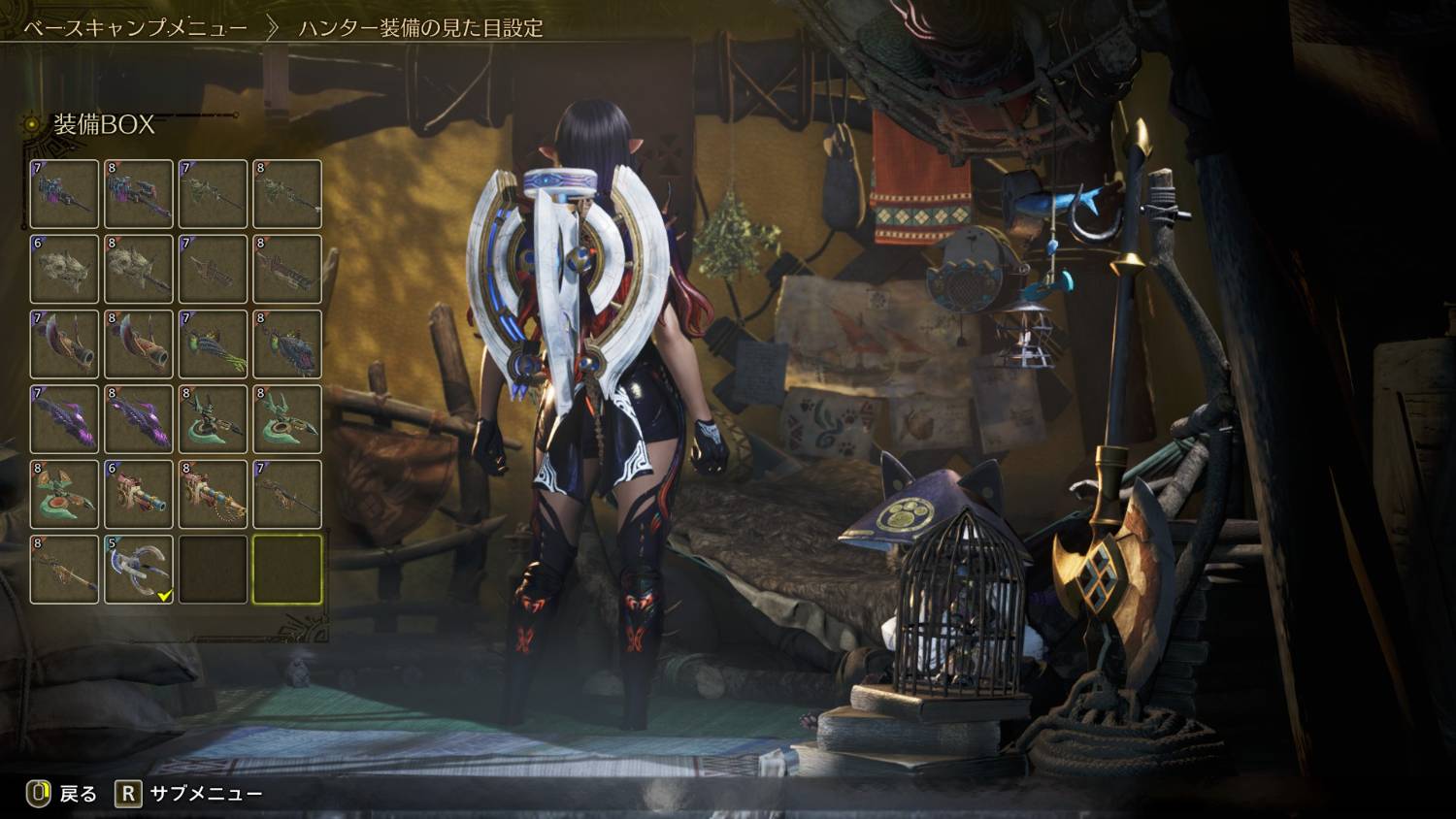Choose the rarity 8 purple-black bowgun
The height and width of the screenshot is (819, 1456).
(139, 194)
